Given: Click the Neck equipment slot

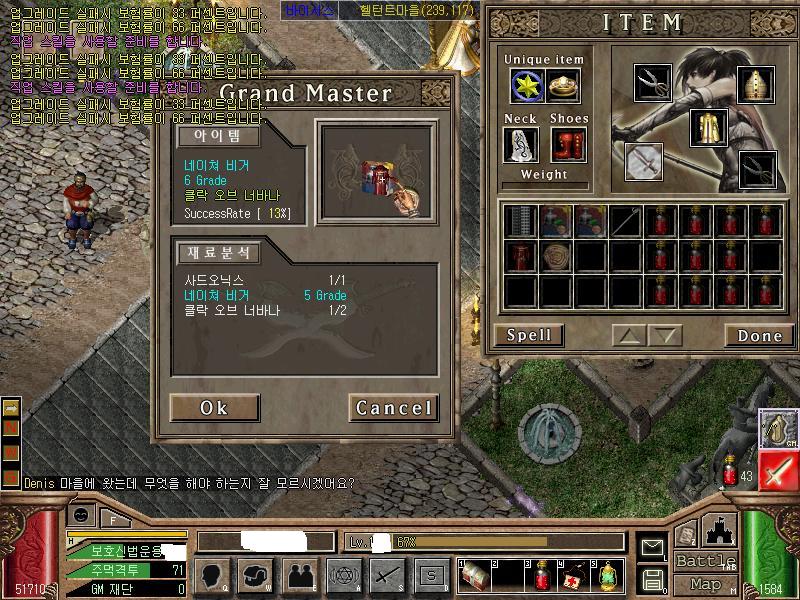Looking at the screenshot, I should pos(522,145).
